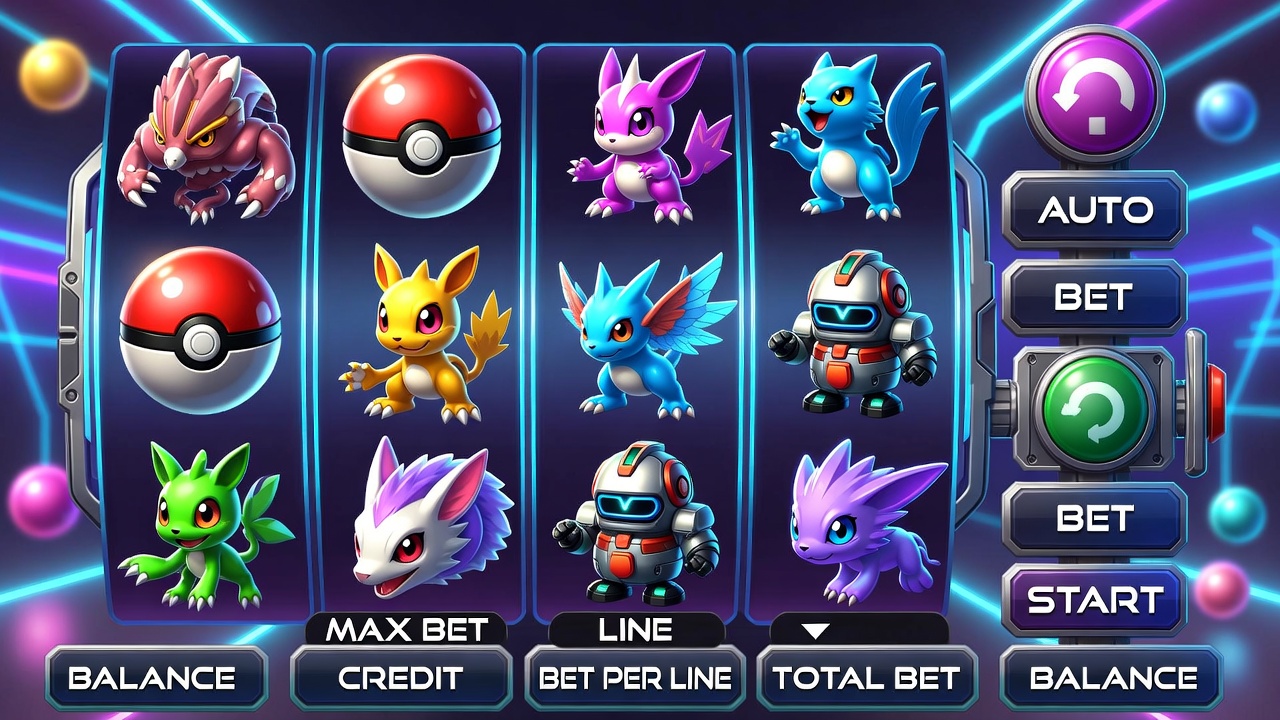
Task: Activate the MAX BET tab
Action: 406,630
